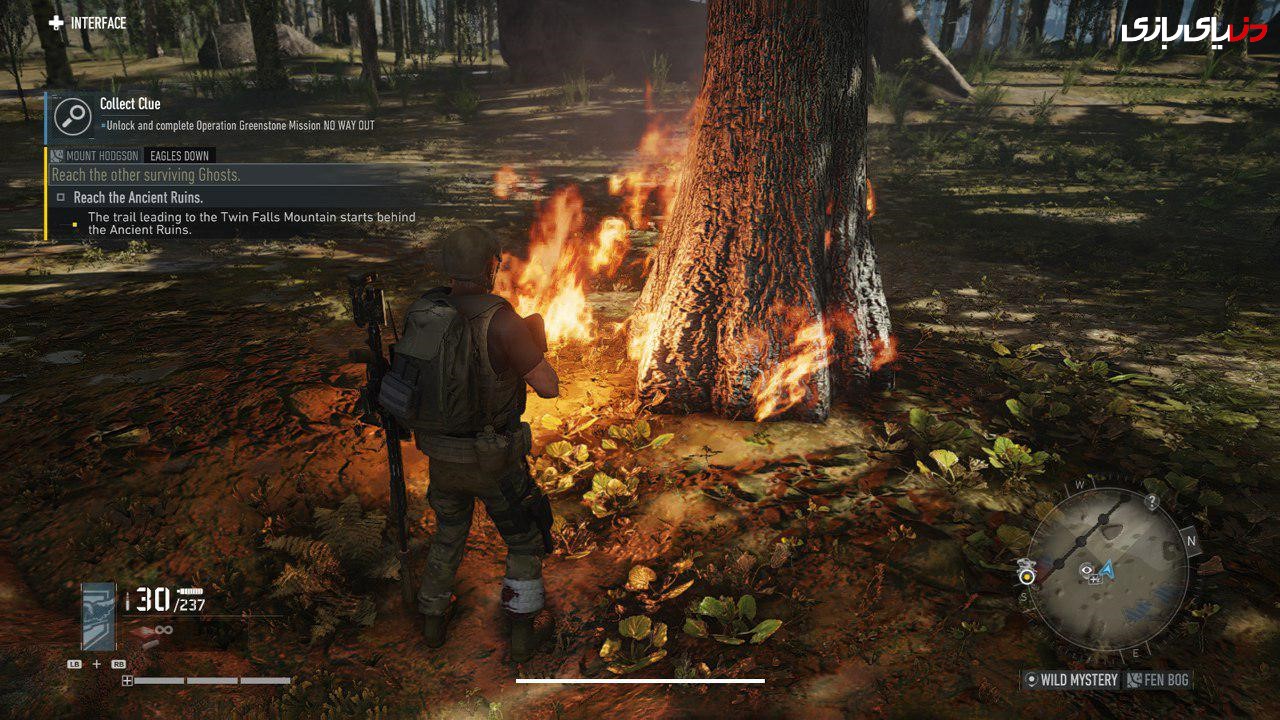Viewport: 1280px width, 720px height.
Task: Toggle the eye detection indicator on the minimap
Action: (x=1086, y=570)
